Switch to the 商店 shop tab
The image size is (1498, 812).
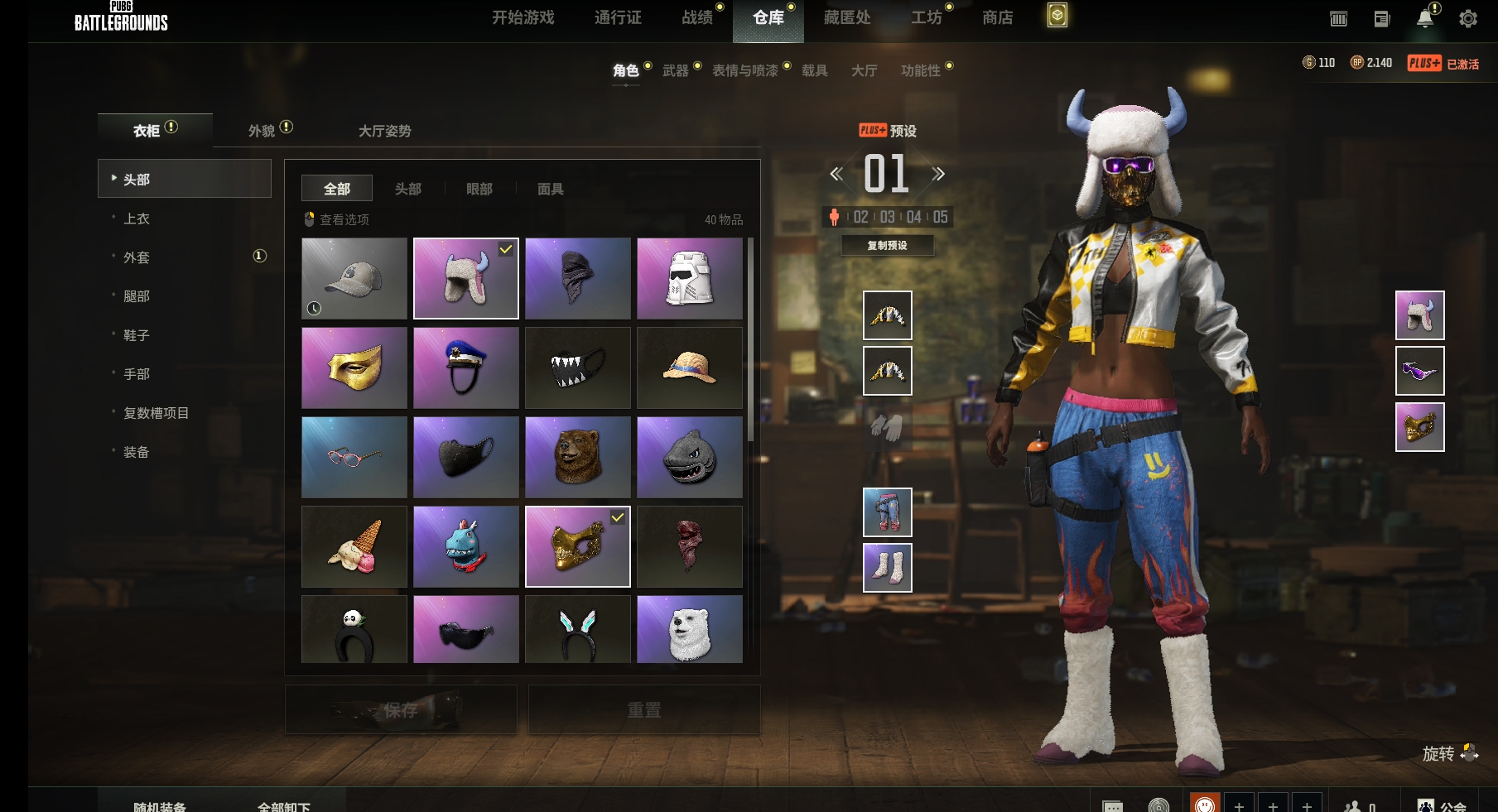click(x=997, y=17)
